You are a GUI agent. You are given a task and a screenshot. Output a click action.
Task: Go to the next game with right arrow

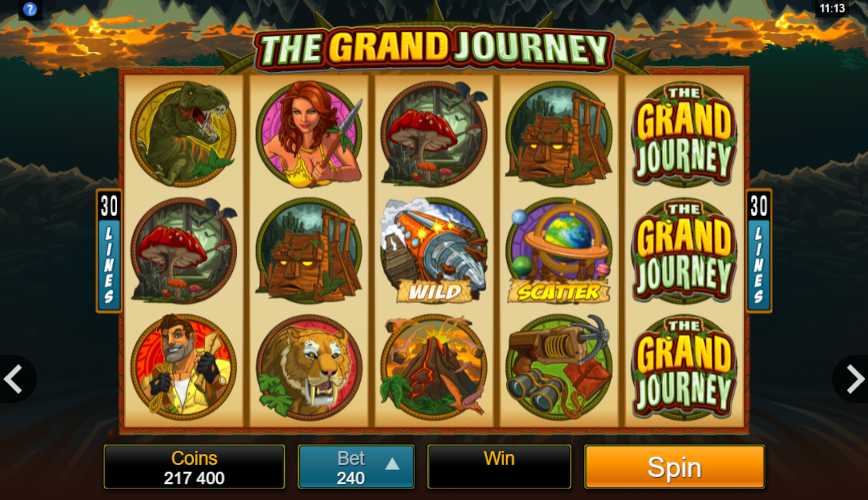853,379
